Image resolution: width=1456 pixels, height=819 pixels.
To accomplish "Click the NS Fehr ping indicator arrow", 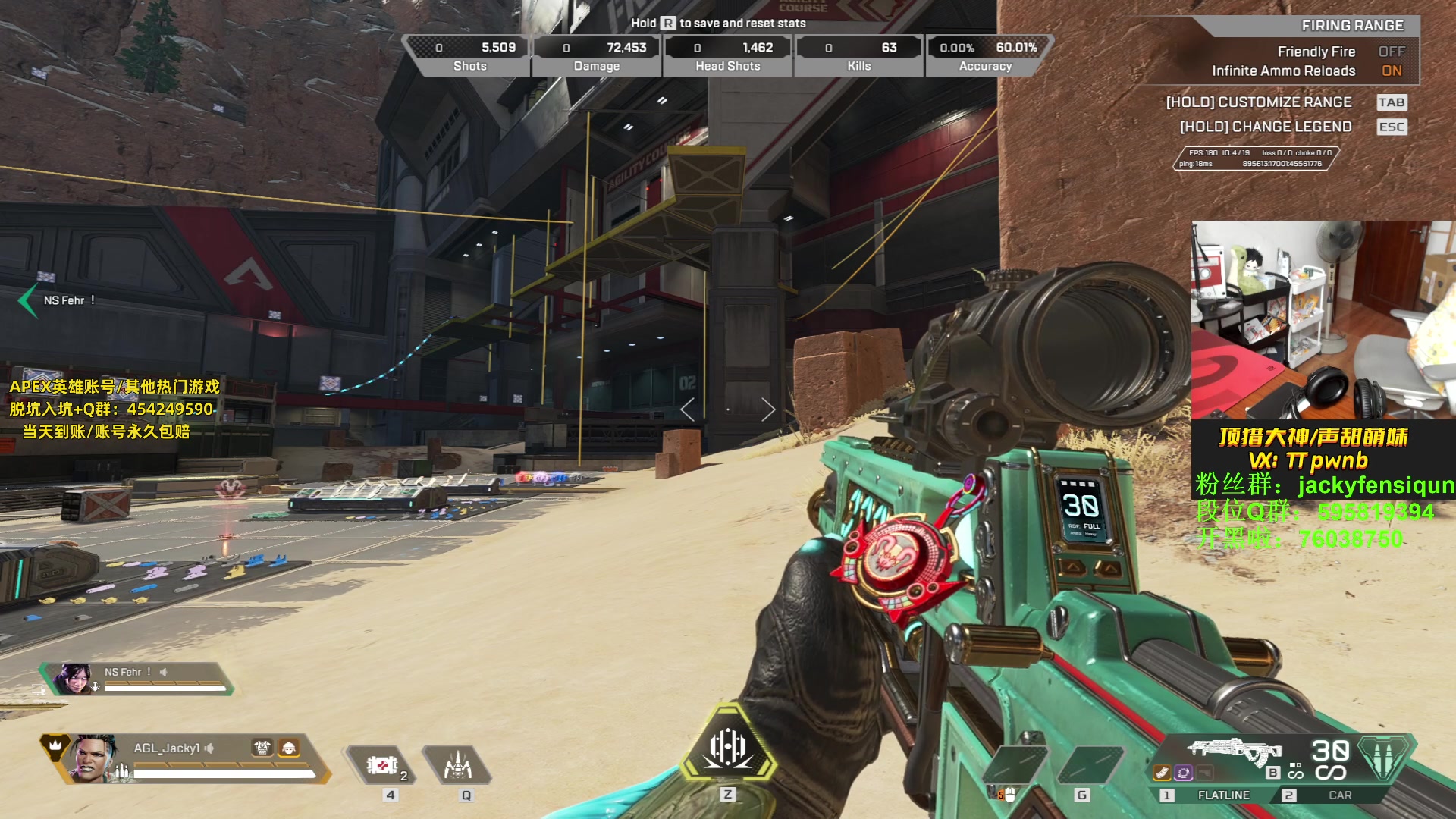I will pyautogui.click(x=28, y=300).
